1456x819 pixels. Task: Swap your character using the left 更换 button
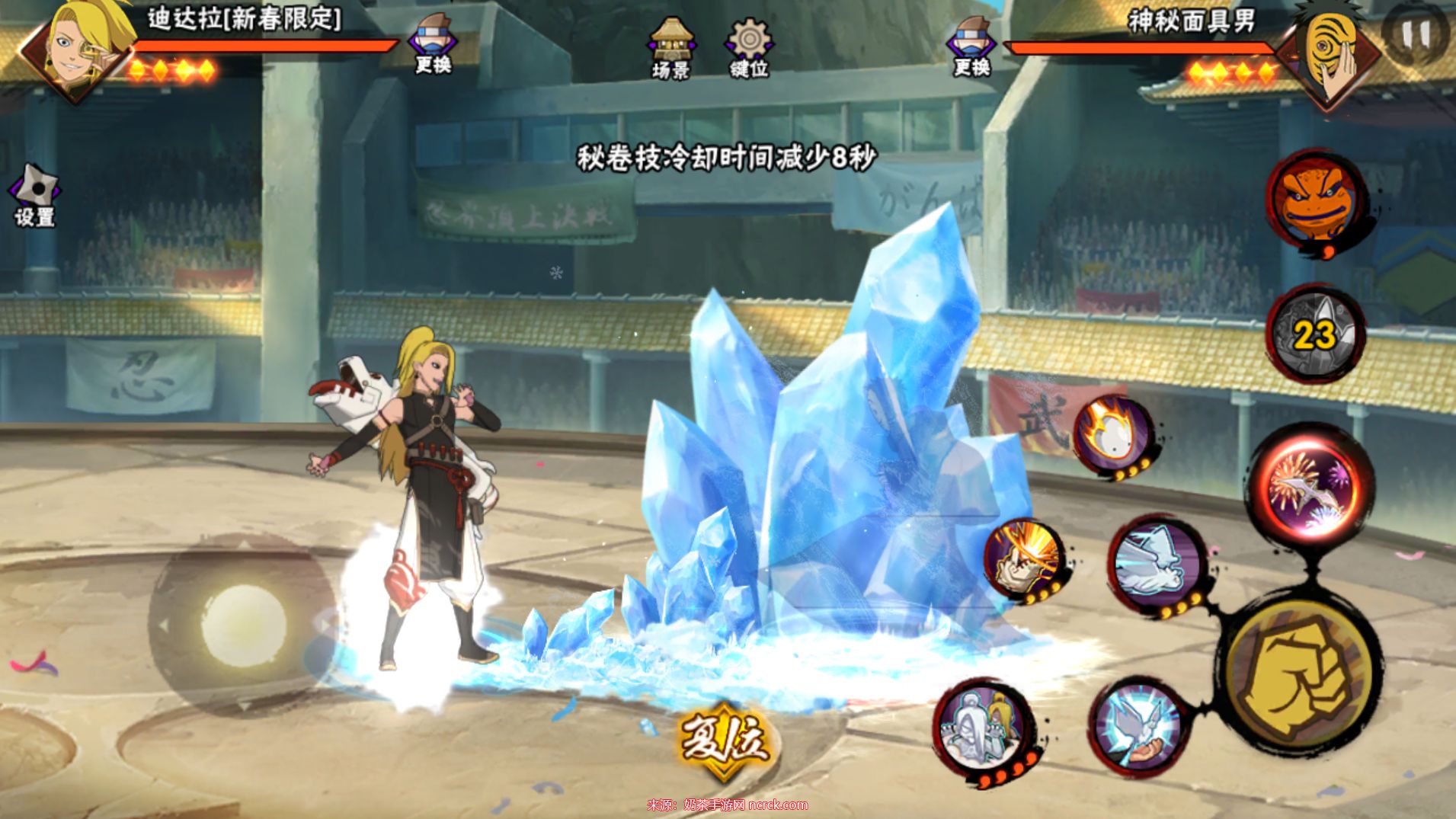[x=432, y=46]
